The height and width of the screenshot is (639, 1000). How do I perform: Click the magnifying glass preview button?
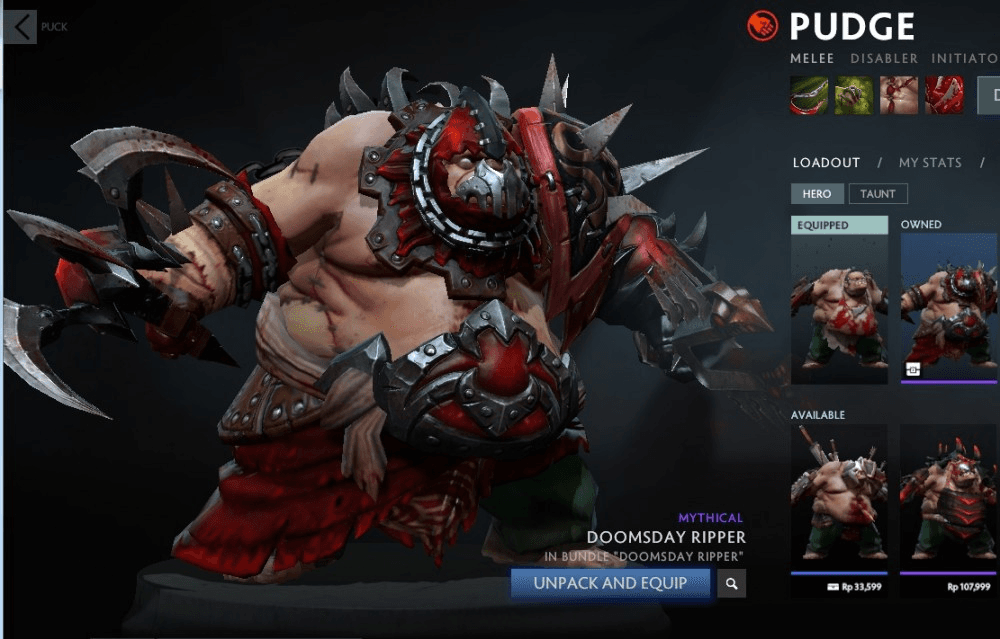732,583
